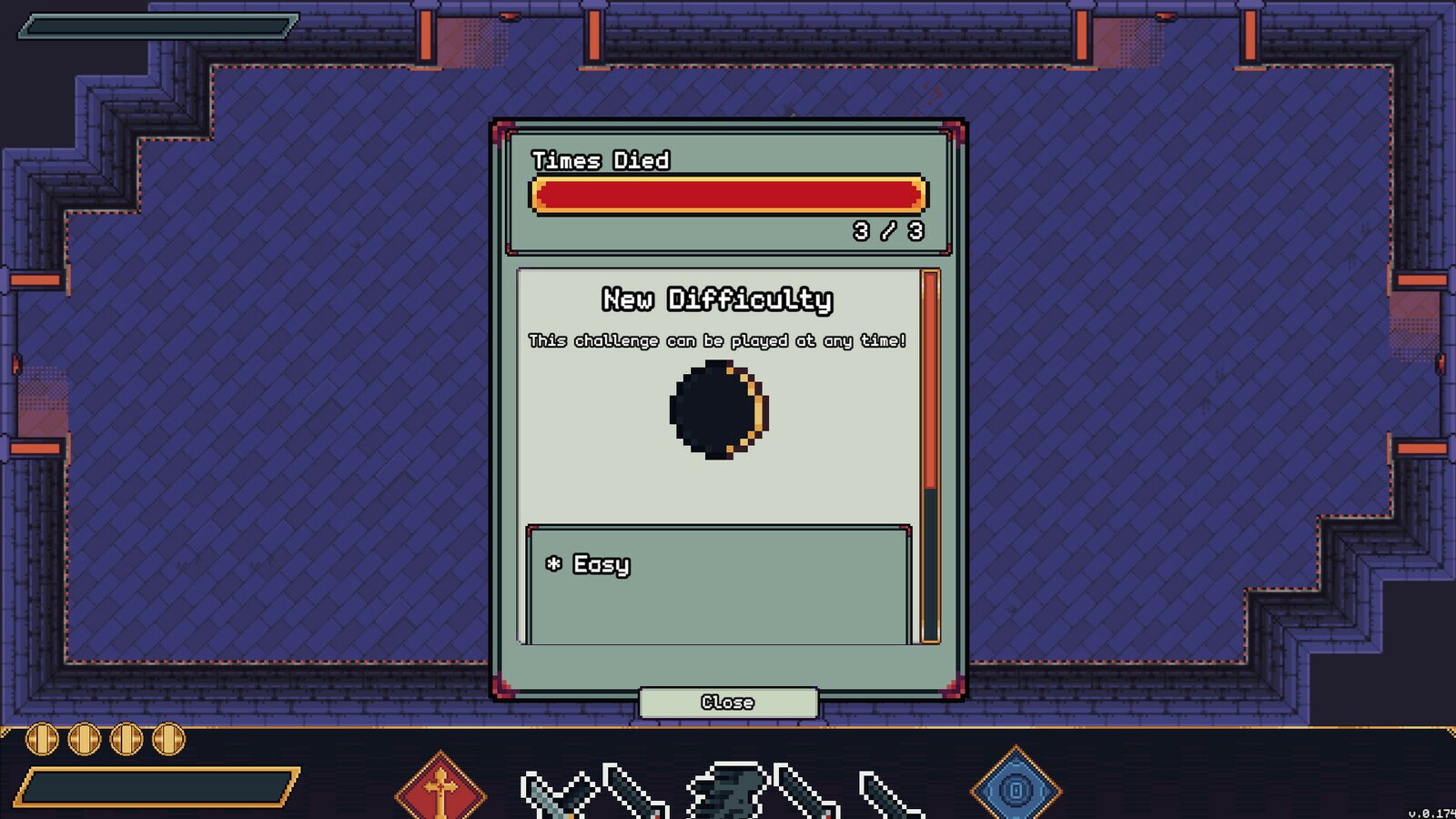Activate the blue diamond shield ability
This screenshot has width=1456, height=819.
(x=1016, y=788)
